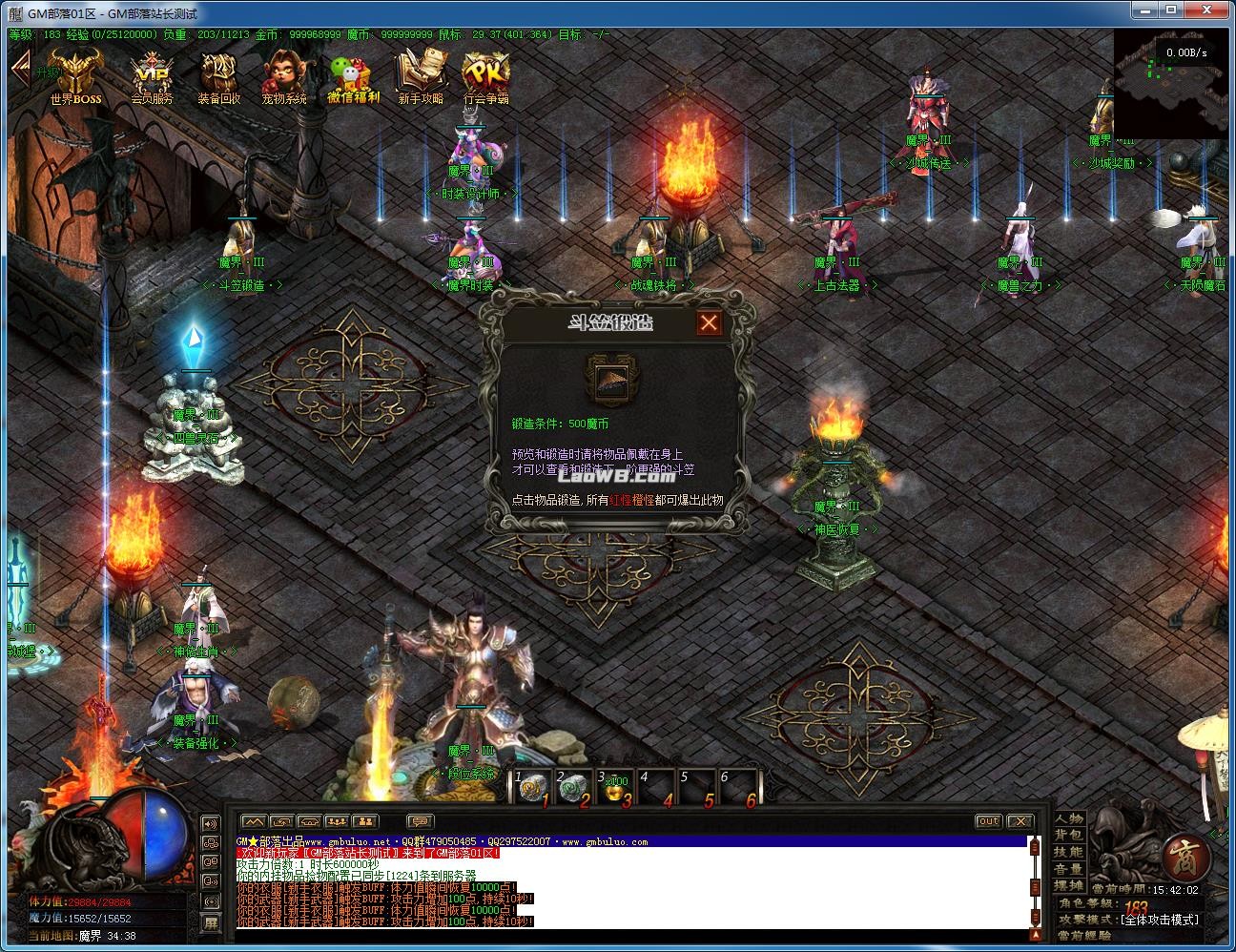
Task: Open the VIP 会员服务 panel
Action: (x=151, y=76)
